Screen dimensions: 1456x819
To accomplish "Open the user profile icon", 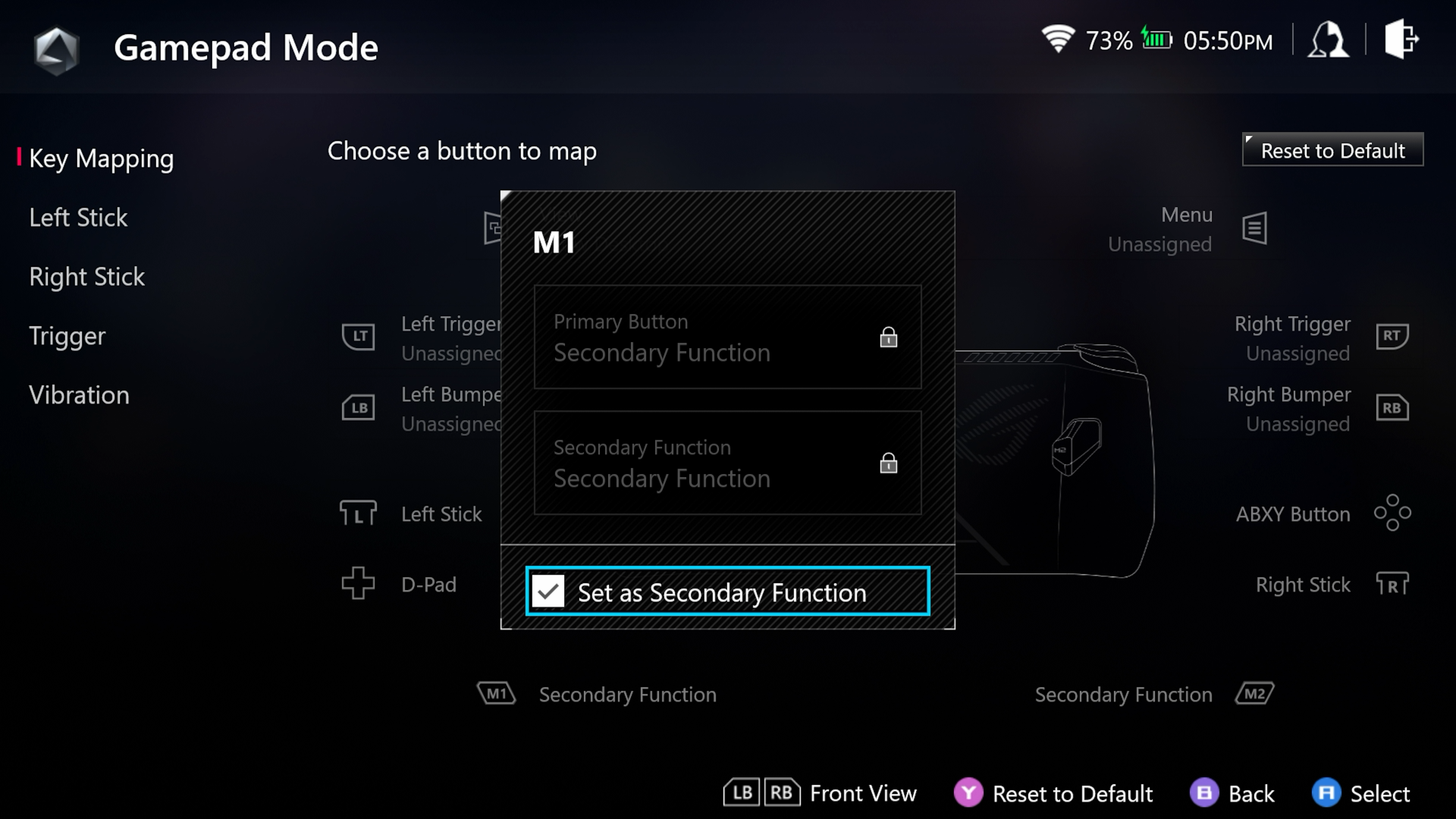I will (1328, 40).
